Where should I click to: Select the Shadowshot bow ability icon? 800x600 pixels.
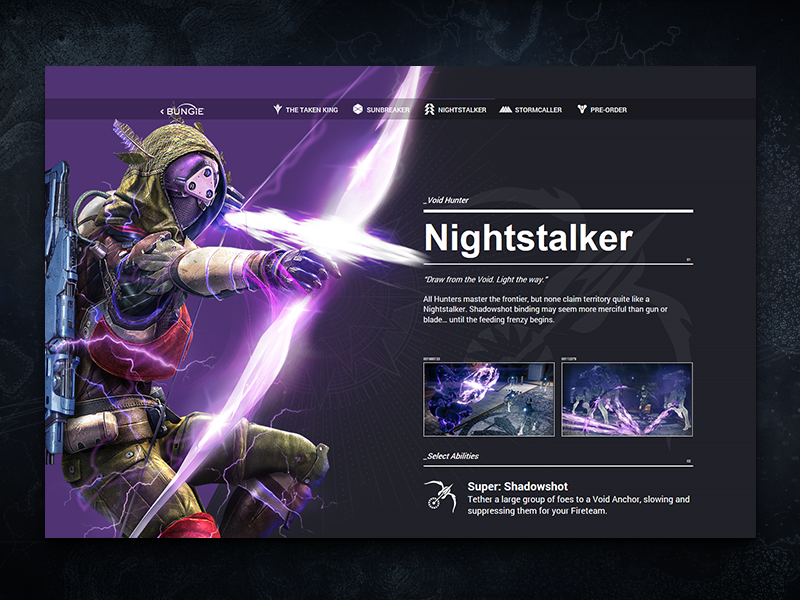point(439,496)
